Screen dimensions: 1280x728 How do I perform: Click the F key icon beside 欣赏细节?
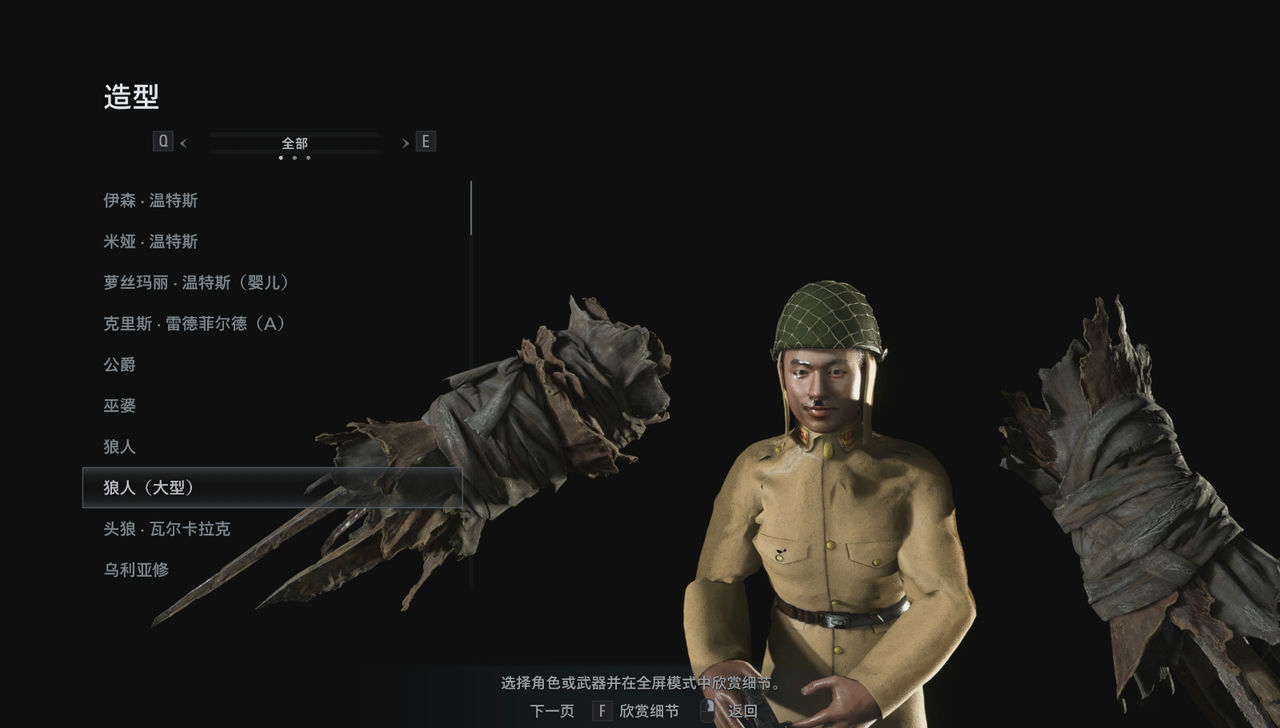pos(601,710)
